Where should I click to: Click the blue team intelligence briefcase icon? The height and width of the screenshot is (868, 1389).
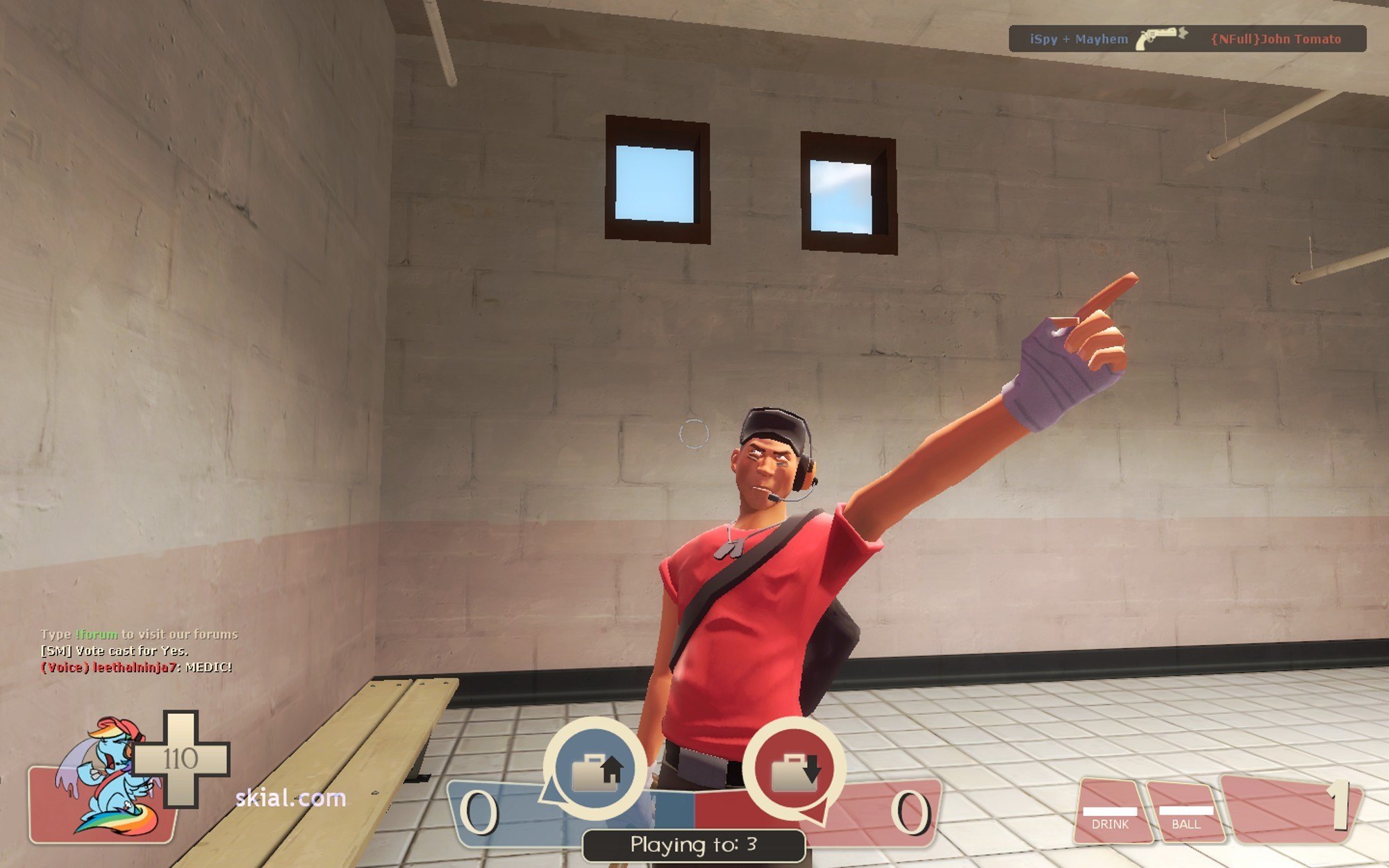point(594,769)
